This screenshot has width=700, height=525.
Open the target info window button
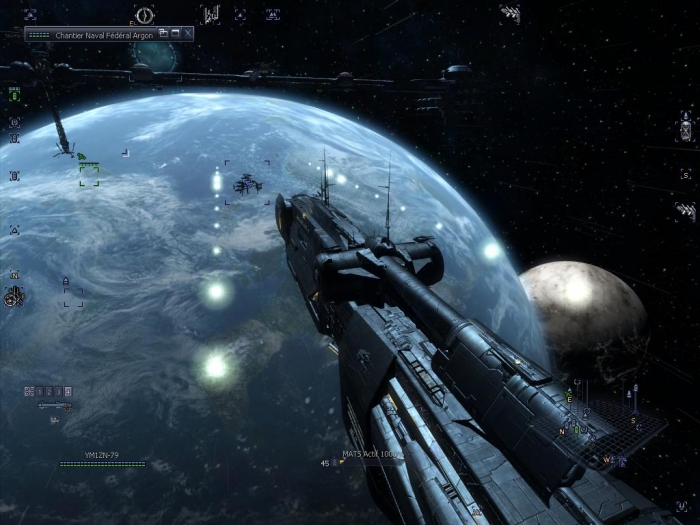[163, 33]
